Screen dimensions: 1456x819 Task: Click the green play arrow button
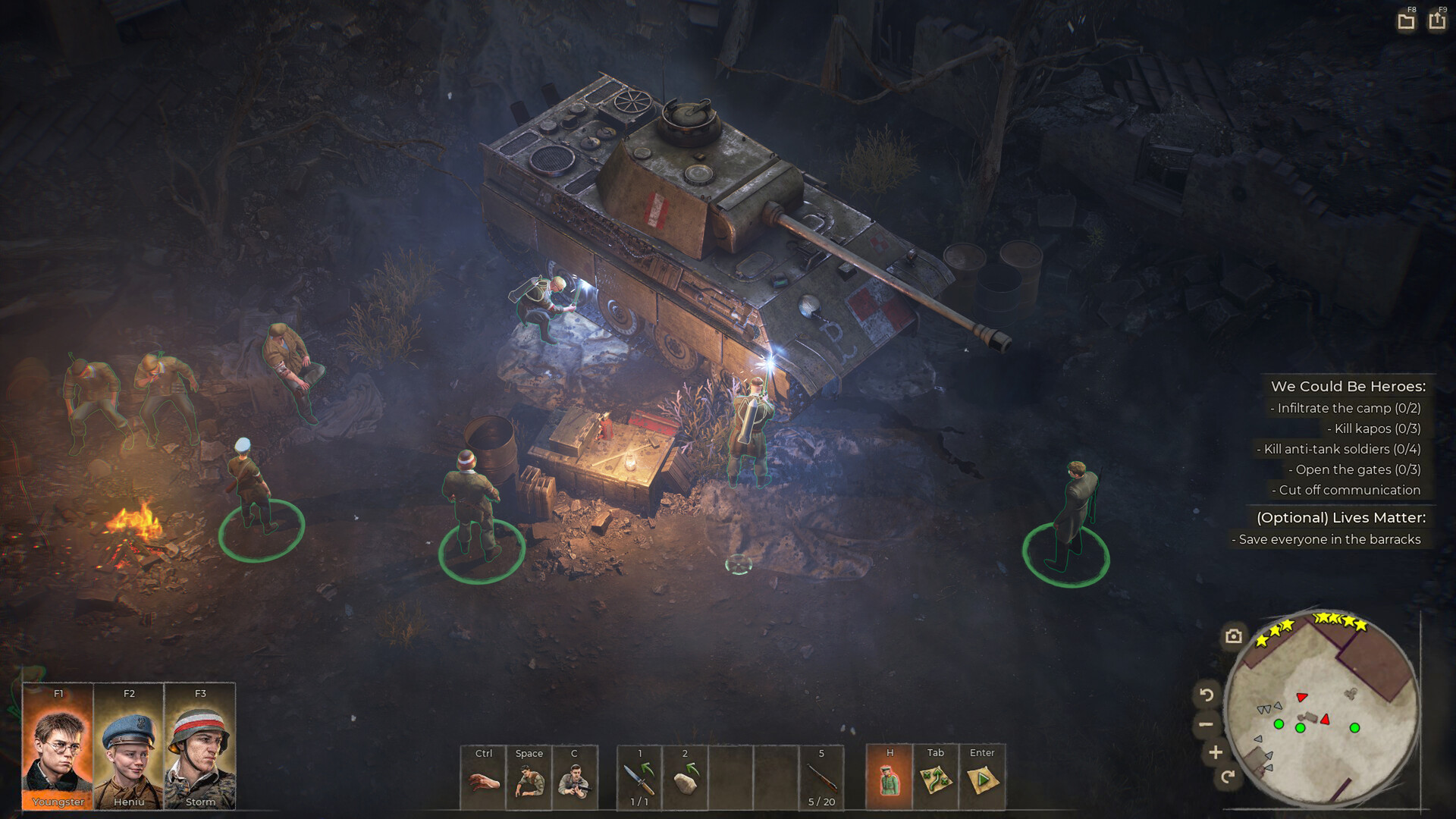pyautogui.click(x=982, y=779)
